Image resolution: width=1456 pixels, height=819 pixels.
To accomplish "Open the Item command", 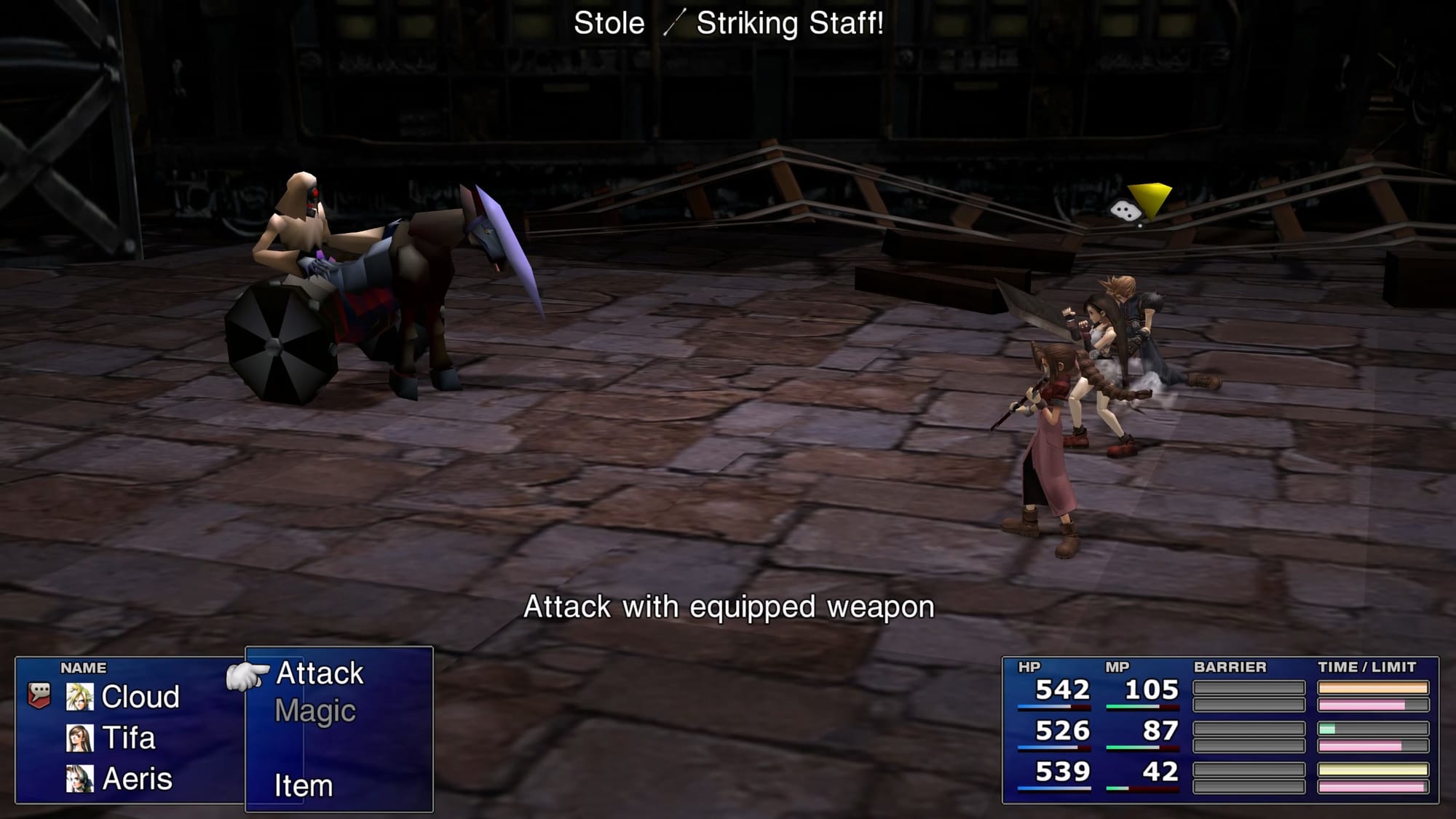I will click(x=304, y=786).
